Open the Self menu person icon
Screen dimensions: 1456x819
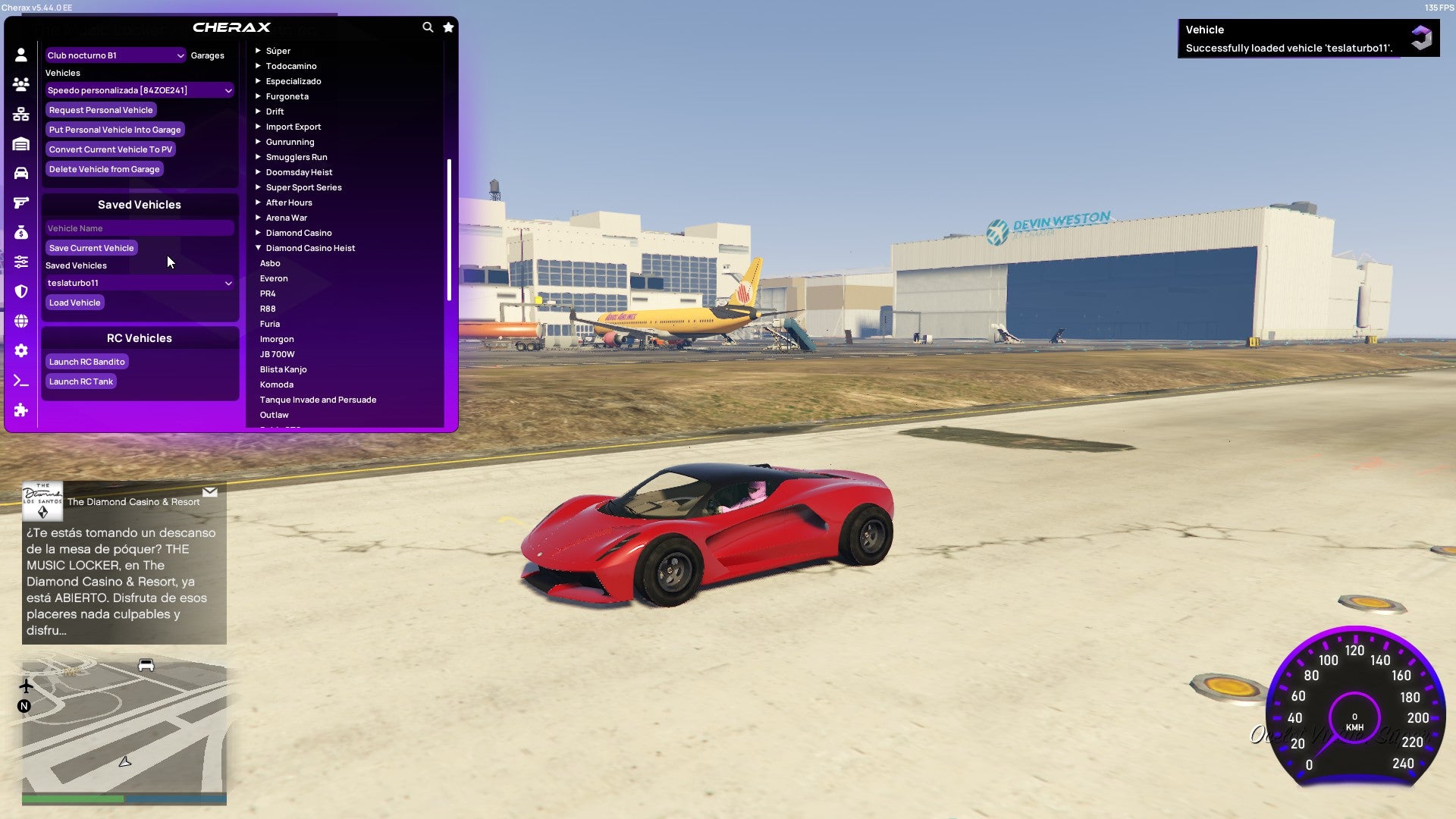pyautogui.click(x=21, y=55)
